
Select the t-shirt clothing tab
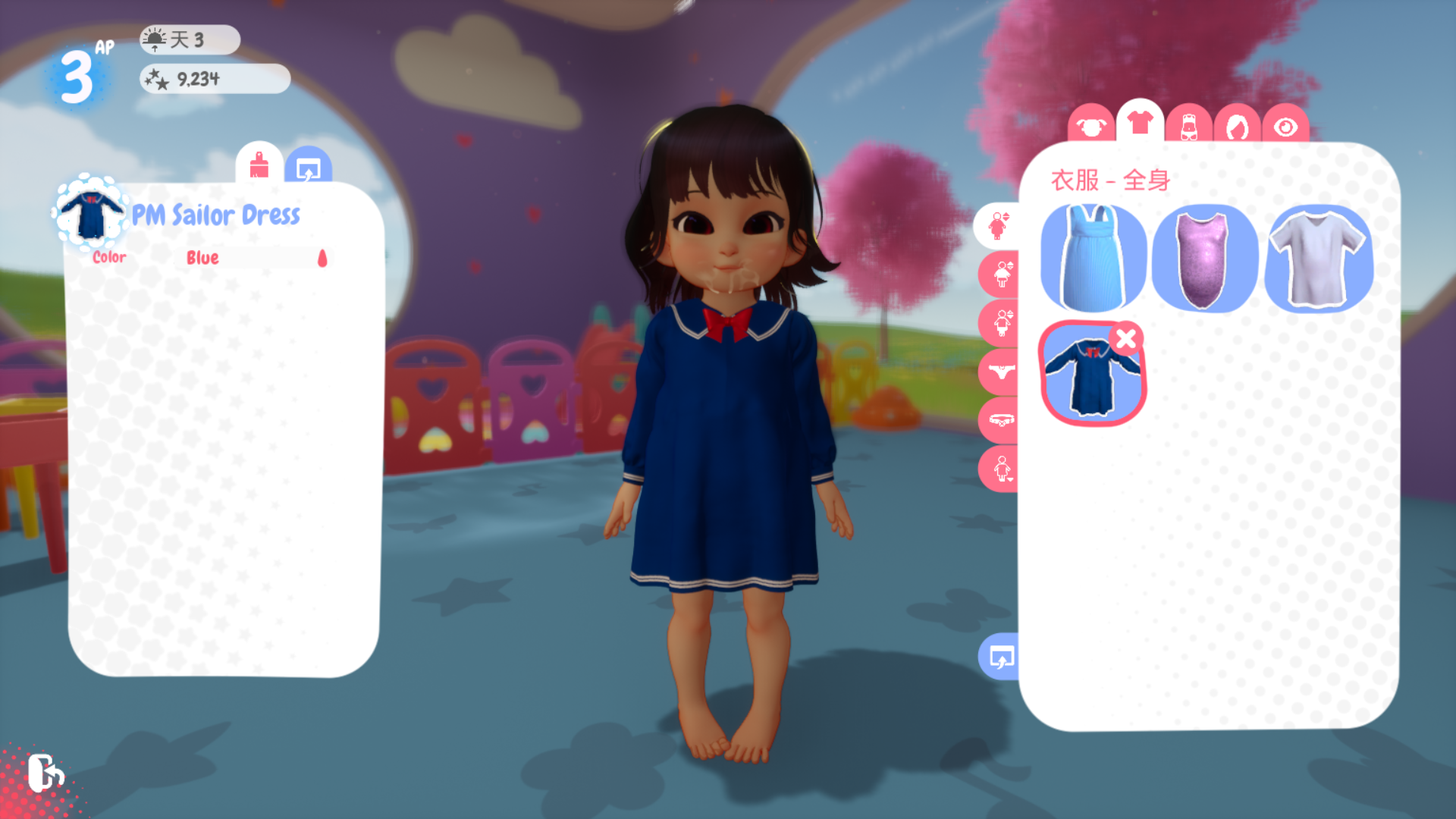point(1140,122)
